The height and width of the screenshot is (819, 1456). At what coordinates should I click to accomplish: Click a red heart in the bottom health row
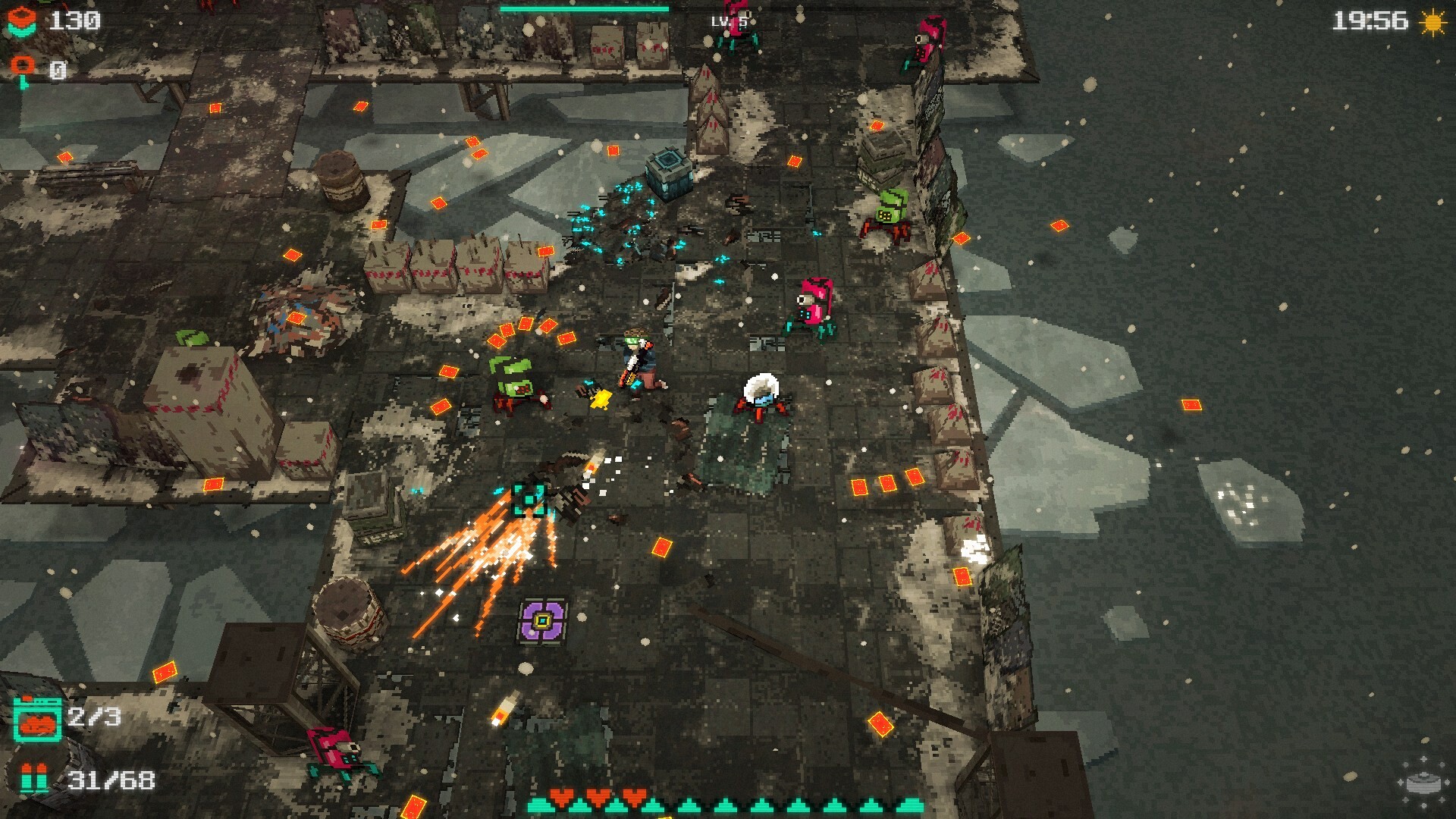click(563, 795)
